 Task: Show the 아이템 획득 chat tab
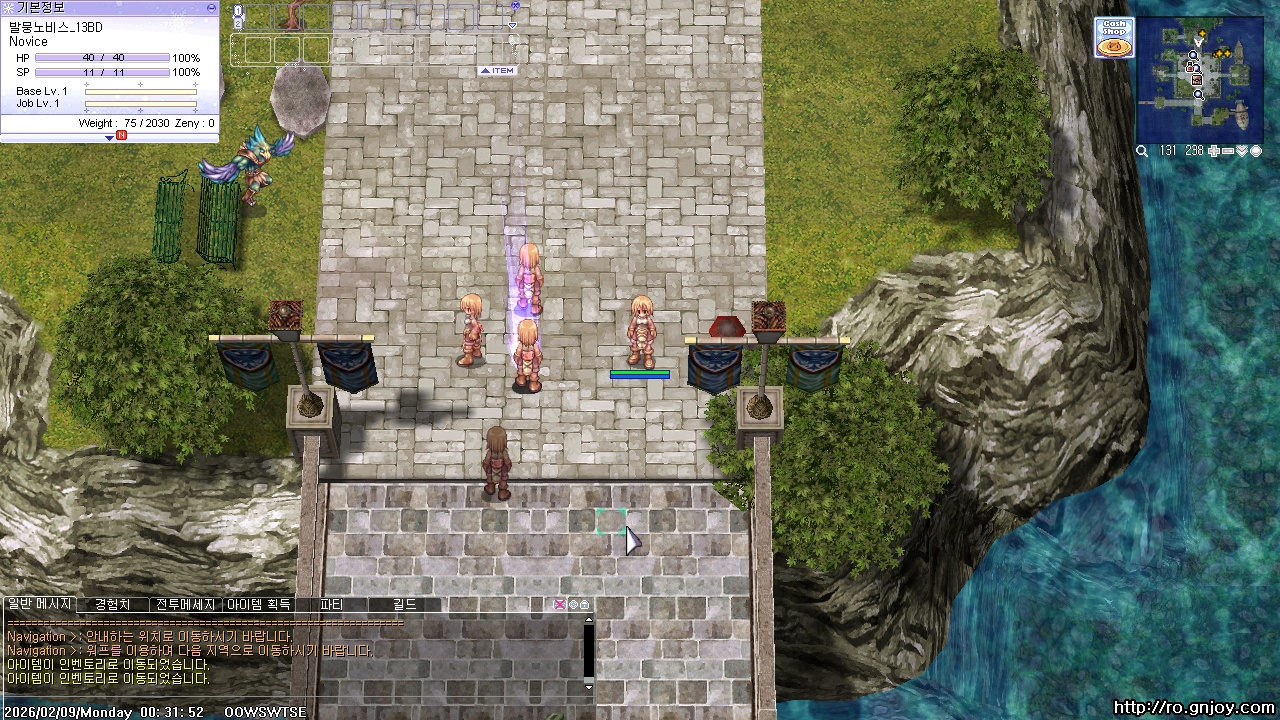[x=258, y=605]
